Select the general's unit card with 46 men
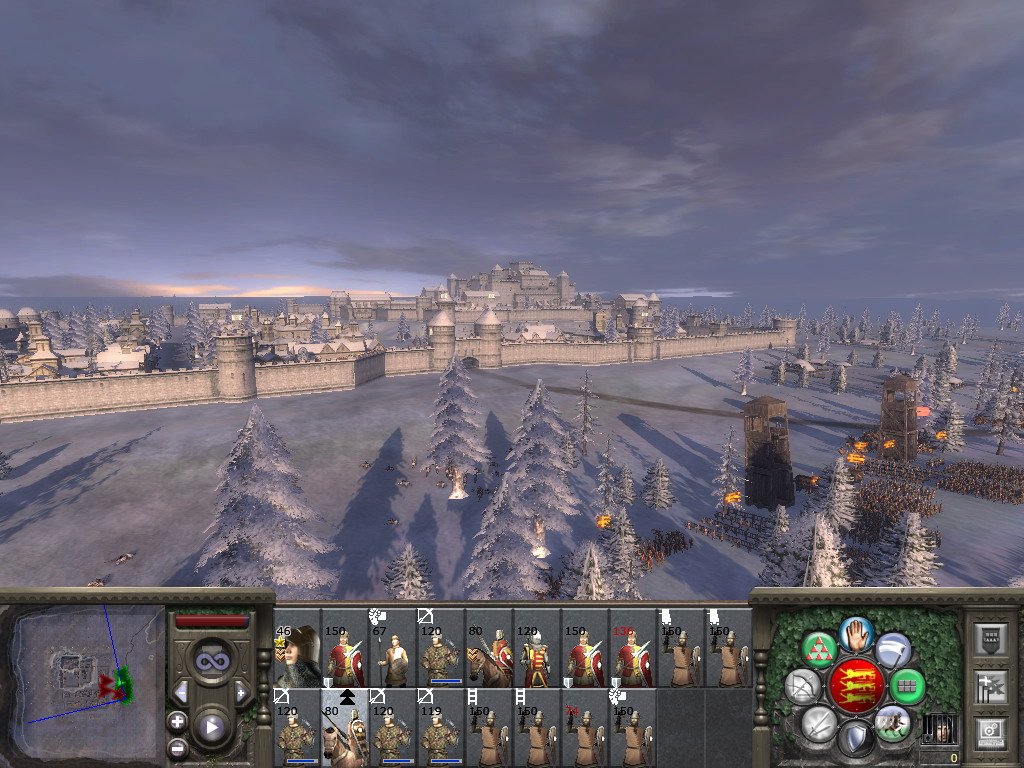Image resolution: width=1024 pixels, height=768 pixels. [x=297, y=648]
